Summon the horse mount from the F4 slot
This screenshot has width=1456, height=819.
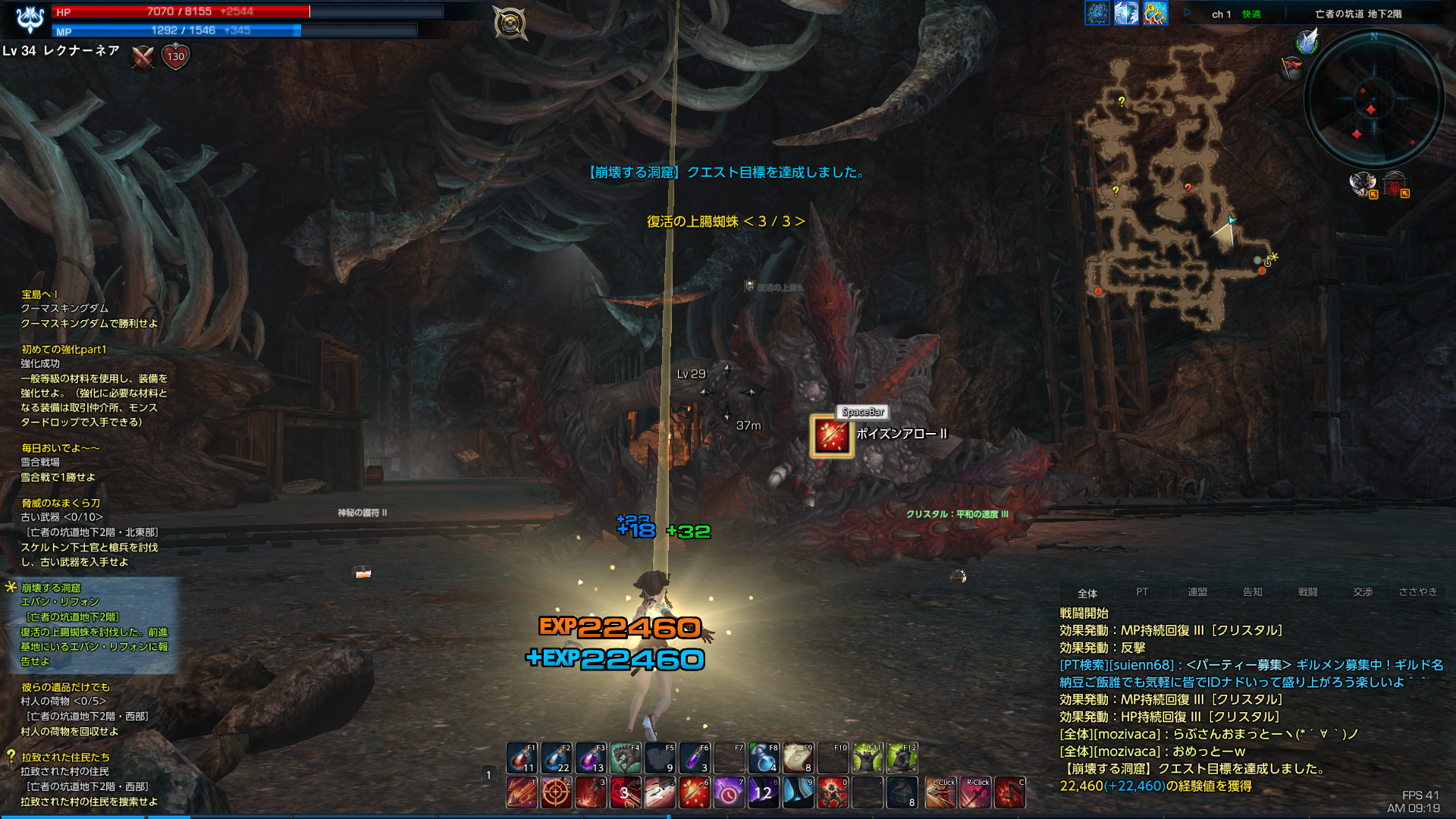tap(626, 758)
